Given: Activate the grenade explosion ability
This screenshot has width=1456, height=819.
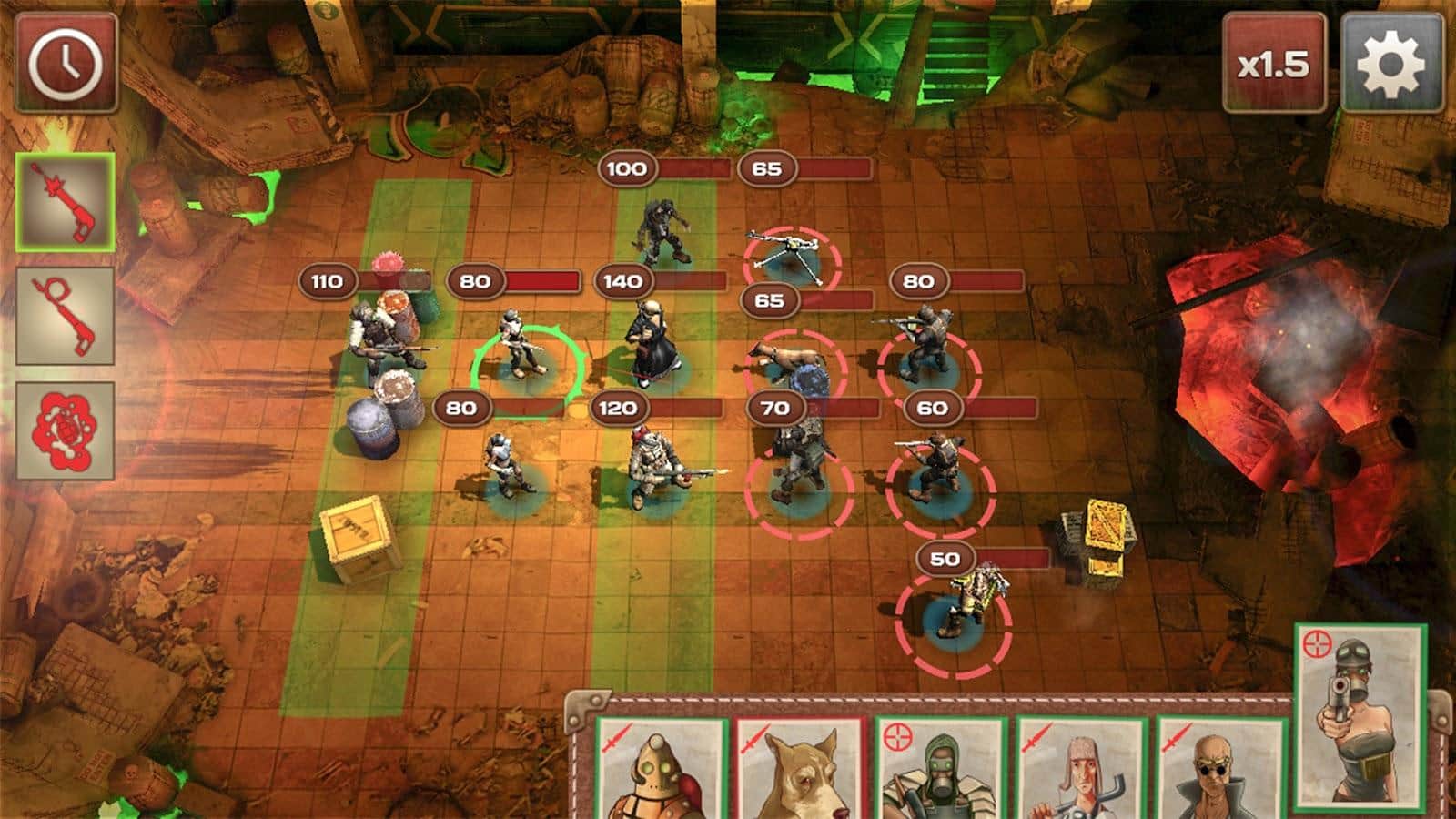Looking at the screenshot, I should [x=66, y=430].
